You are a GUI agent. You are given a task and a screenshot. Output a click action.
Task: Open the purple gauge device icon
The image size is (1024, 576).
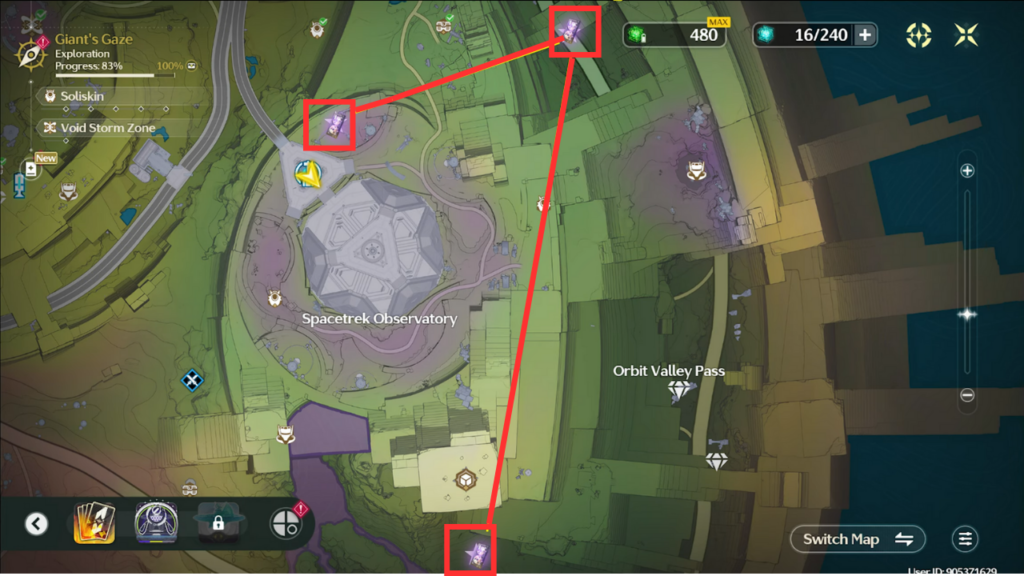156,523
